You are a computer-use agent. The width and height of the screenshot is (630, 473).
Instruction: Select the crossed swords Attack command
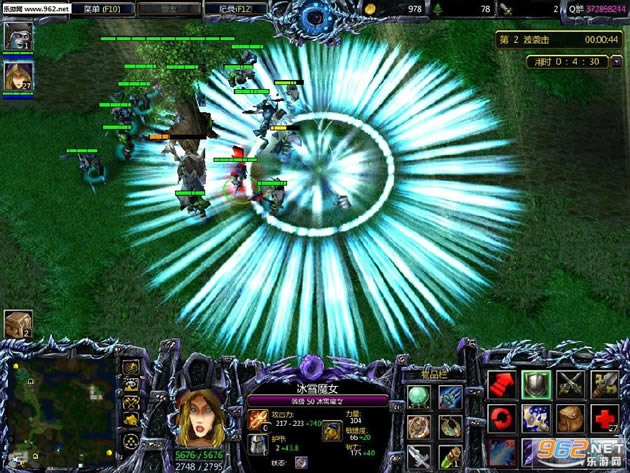click(571, 384)
